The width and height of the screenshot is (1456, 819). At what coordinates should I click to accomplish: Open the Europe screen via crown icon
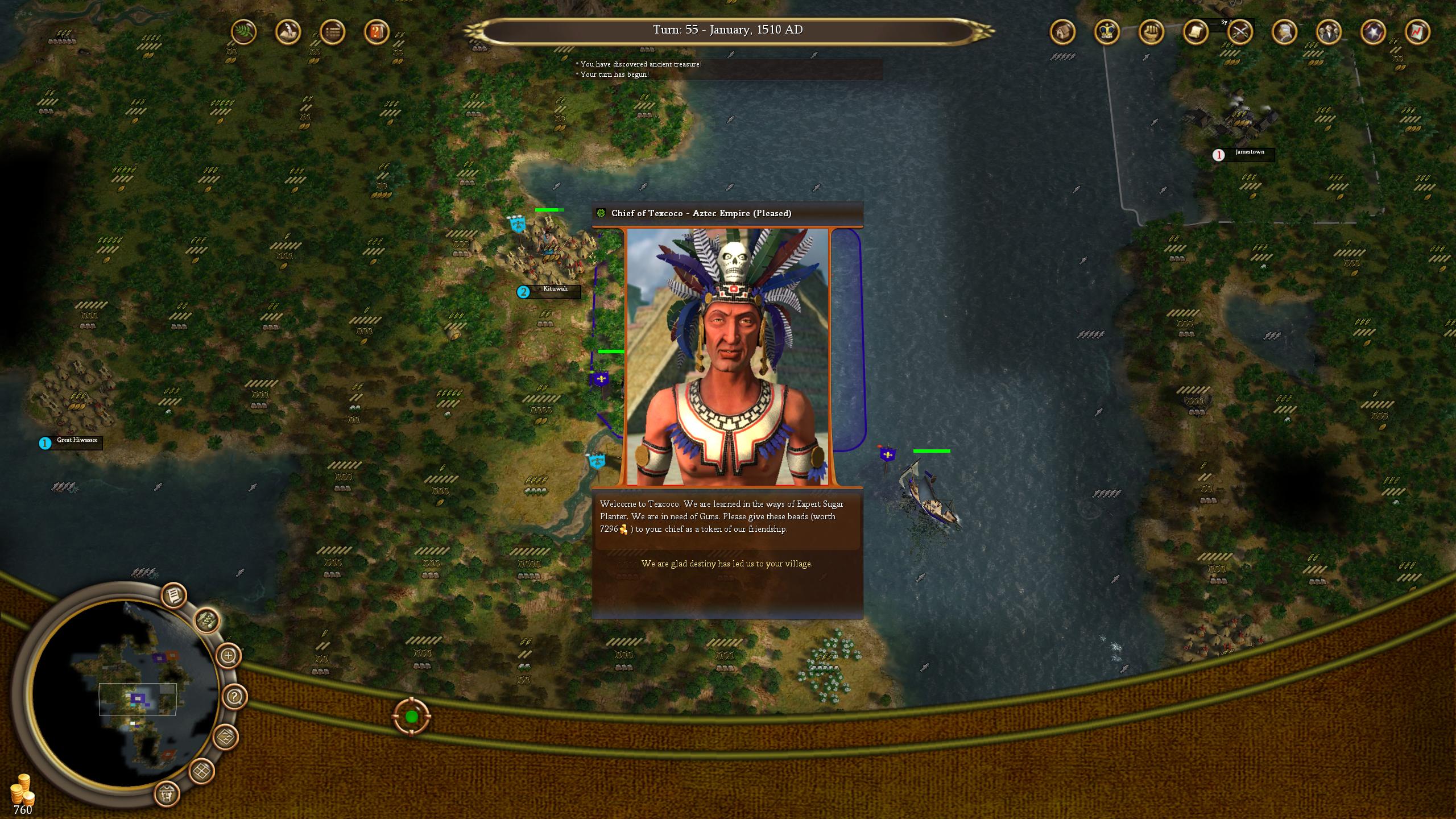pyautogui.click(x=1106, y=33)
